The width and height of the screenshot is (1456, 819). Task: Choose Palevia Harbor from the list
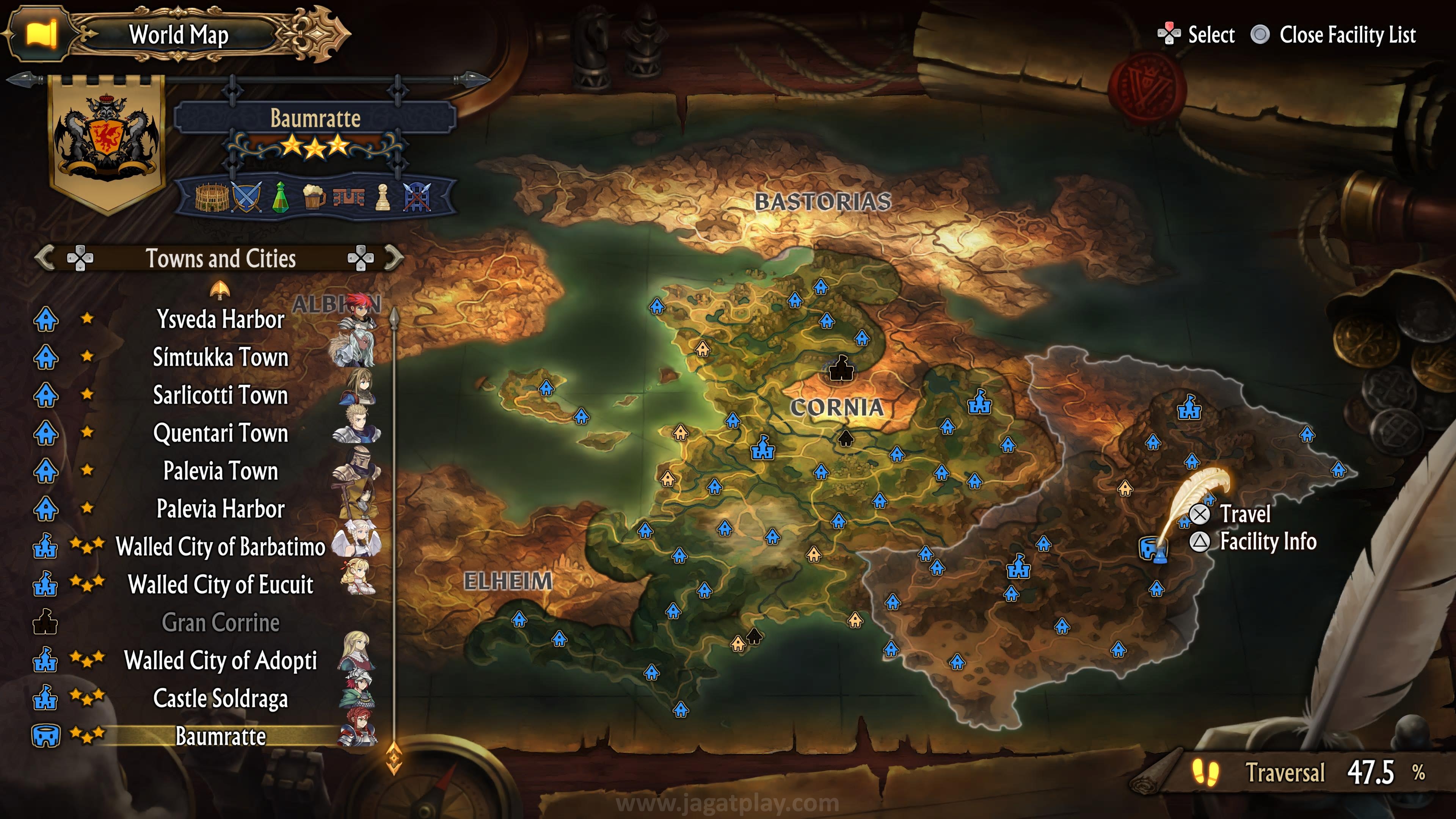point(220,509)
